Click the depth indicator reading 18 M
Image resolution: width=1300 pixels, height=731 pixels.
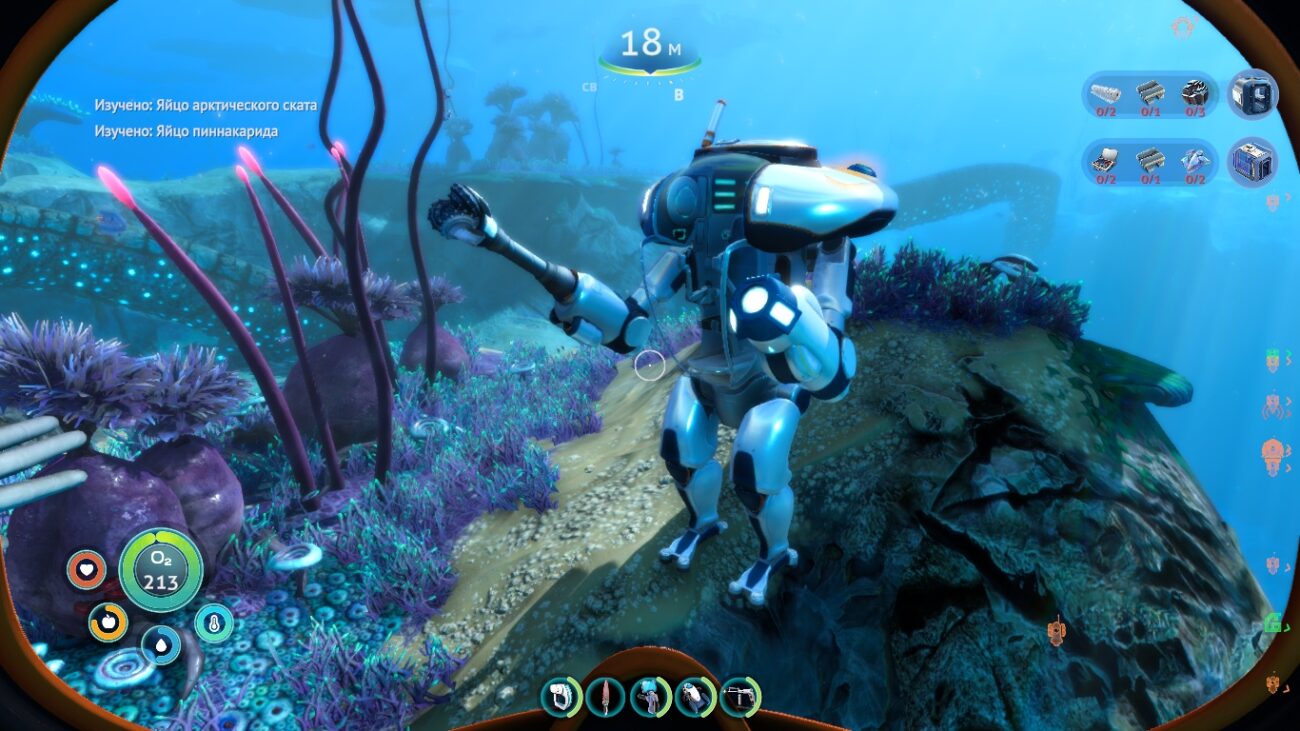click(651, 45)
